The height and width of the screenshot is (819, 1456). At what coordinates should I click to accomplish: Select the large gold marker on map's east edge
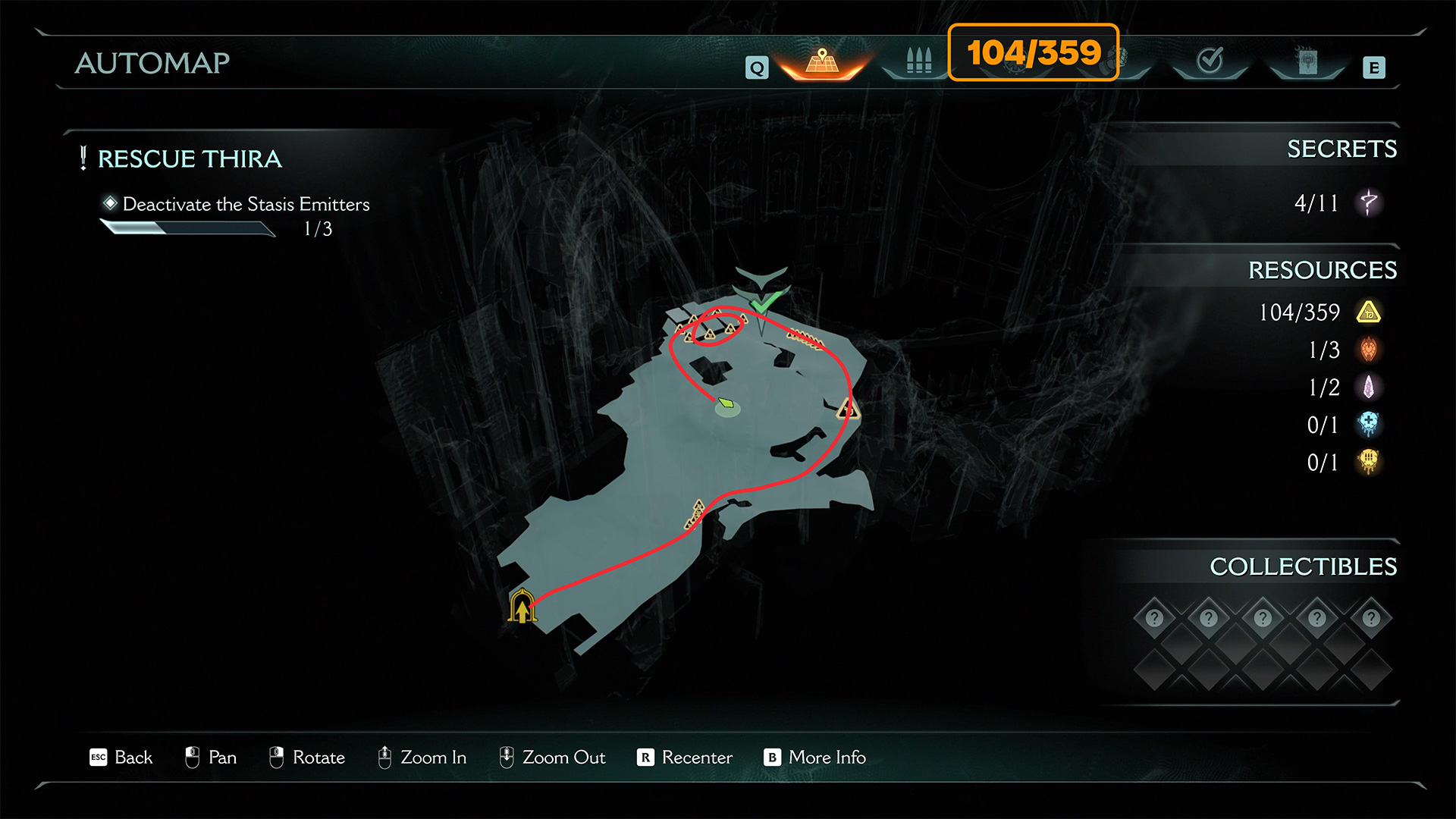[848, 410]
